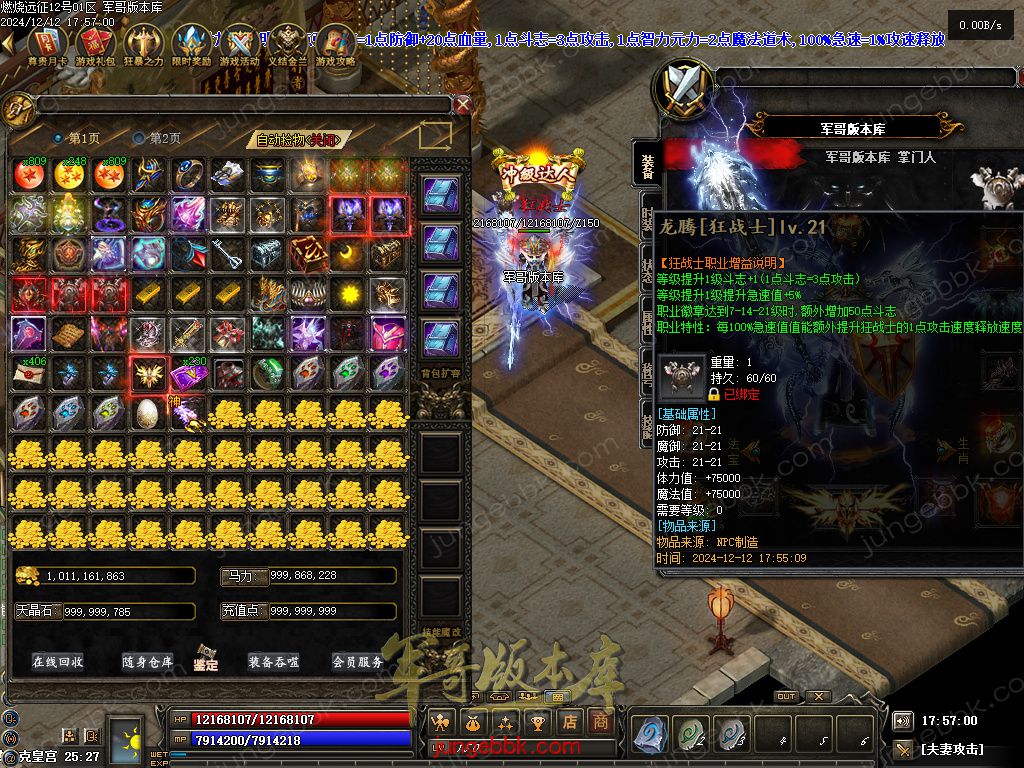The image size is (1024, 768).
Task: Open the 店 shop button on bottom bar
Action: 570,721
